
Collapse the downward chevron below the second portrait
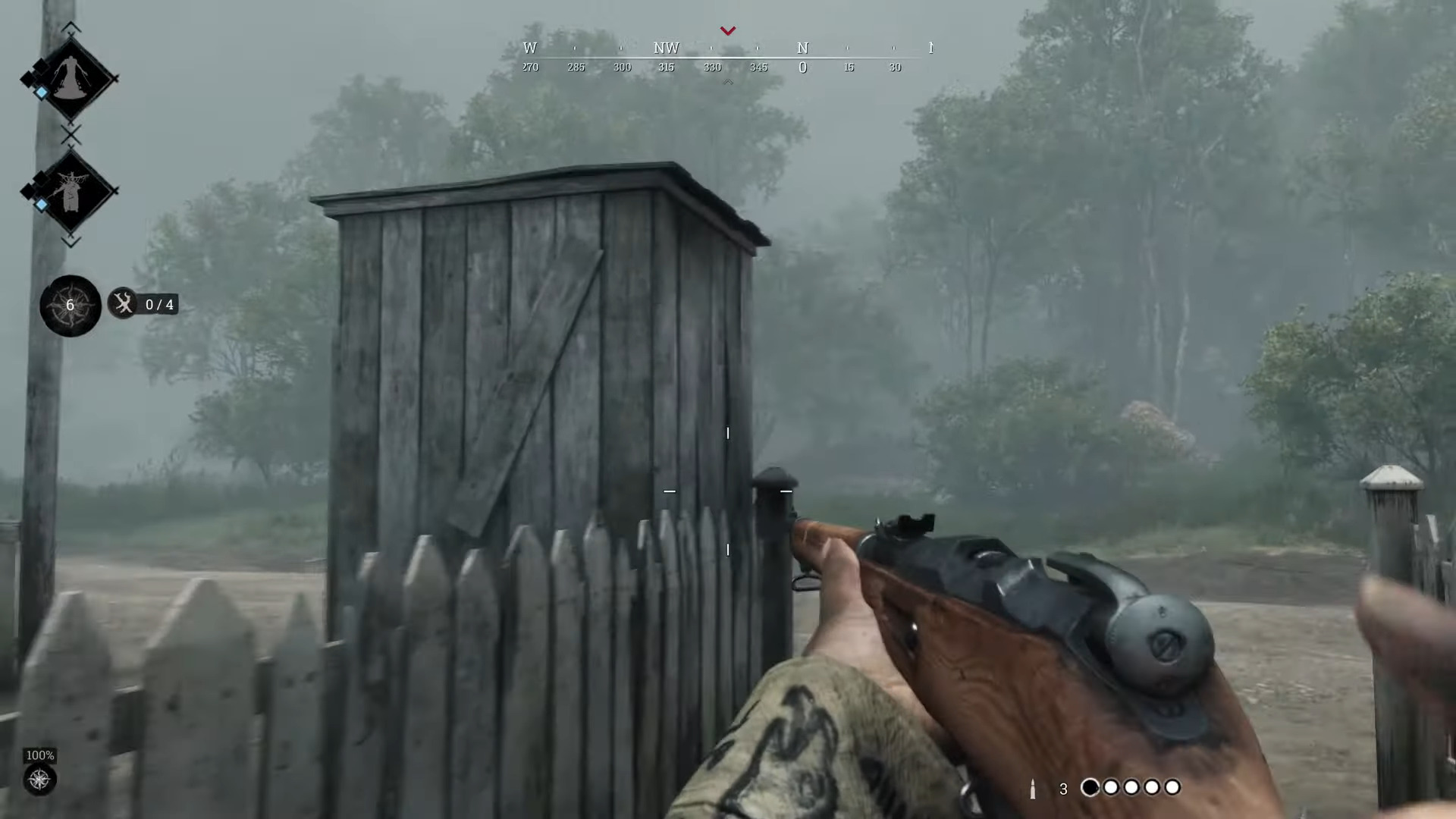[71, 243]
